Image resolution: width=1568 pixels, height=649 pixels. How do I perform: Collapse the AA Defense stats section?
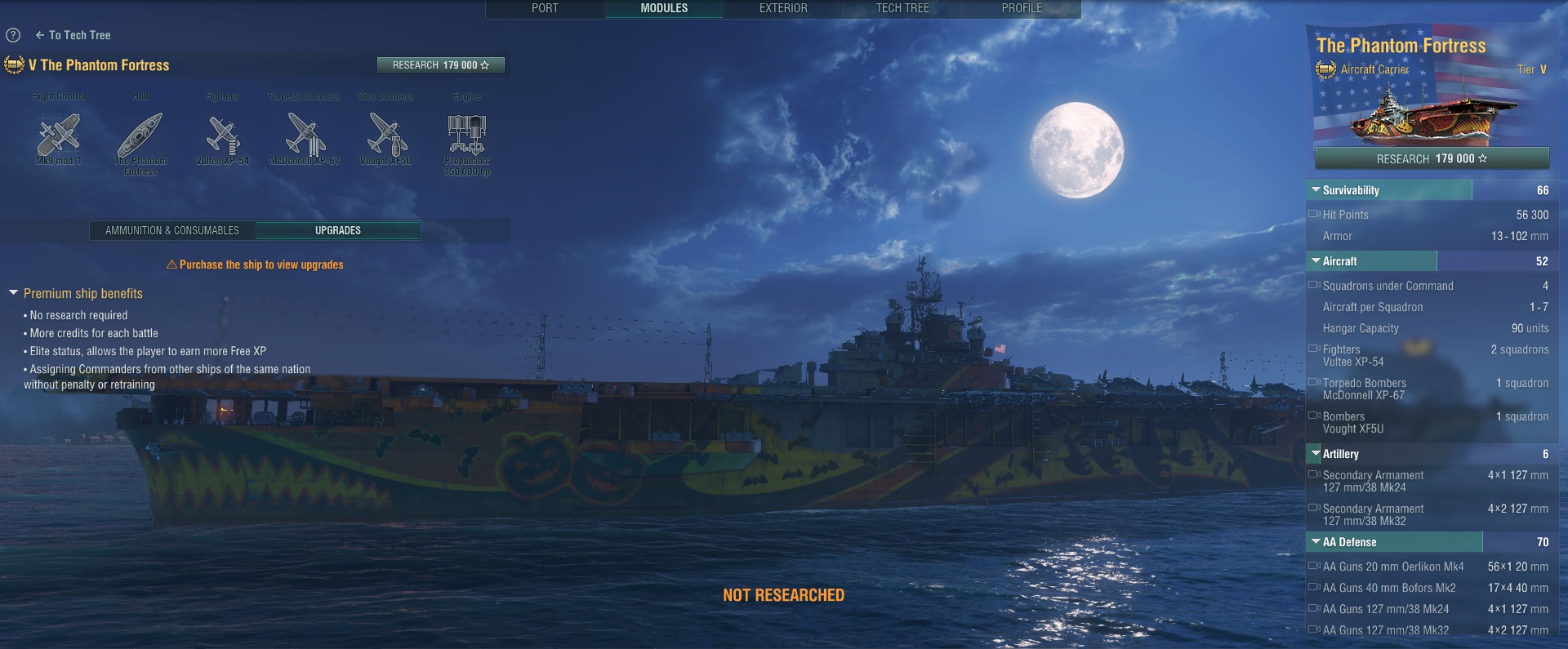[1316, 542]
